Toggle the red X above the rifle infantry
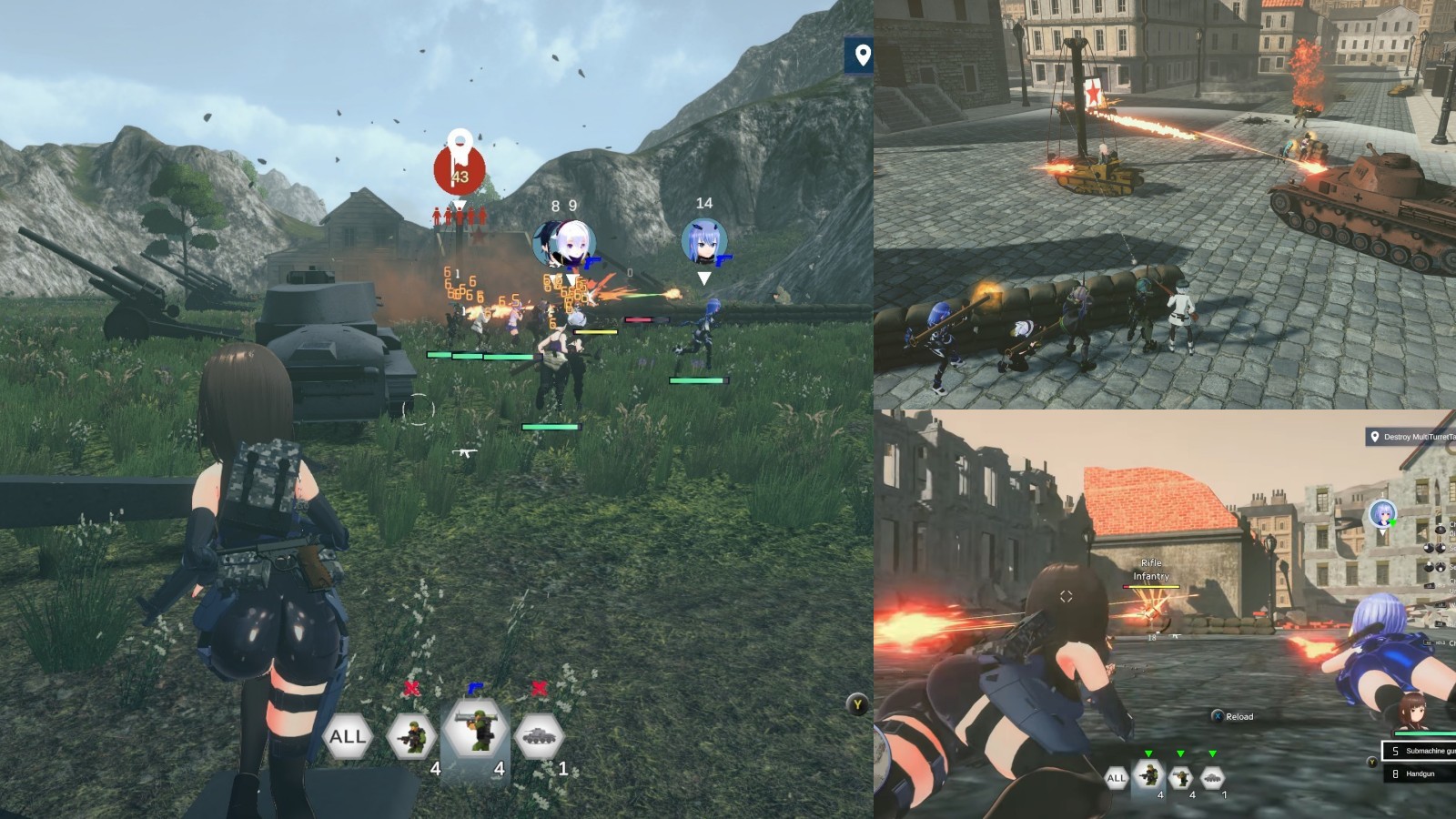Viewport: 1456px width, 819px height. tap(412, 689)
